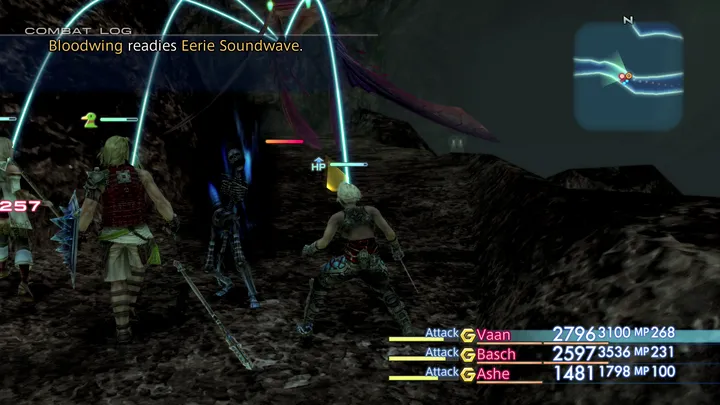Select Ashe in the party list
The width and height of the screenshot is (720, 405).
point(494,374)
